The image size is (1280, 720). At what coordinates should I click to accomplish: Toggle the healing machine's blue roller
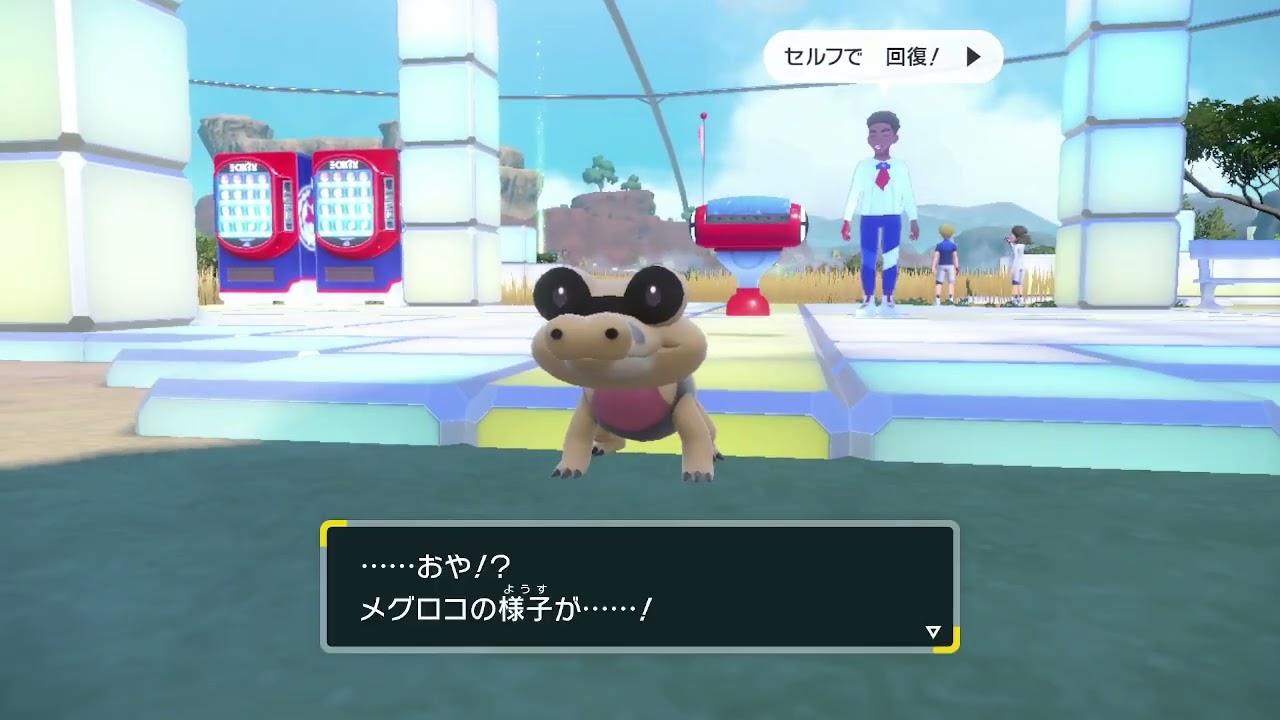coord(748,206)
